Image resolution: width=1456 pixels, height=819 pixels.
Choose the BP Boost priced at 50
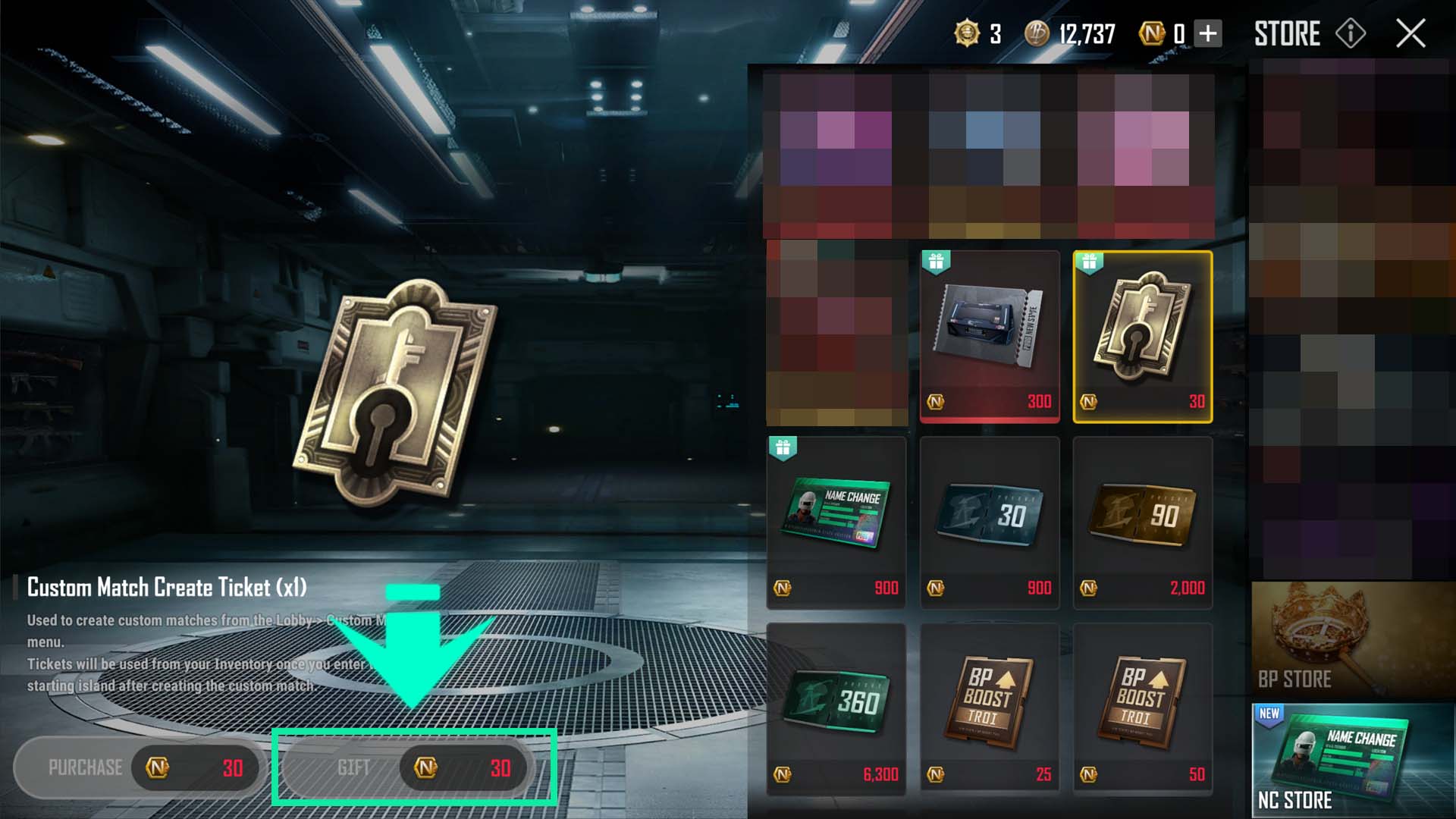pyautogui.click(x=1142, y=709)
